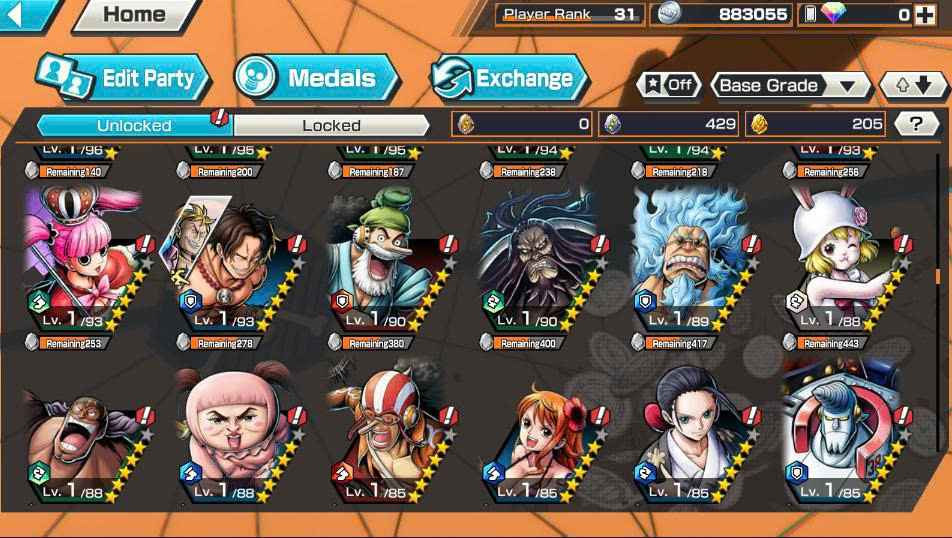Image resolution: width=952 pixels, height=538 pixels.
Task: Open the Base Grade sort dropdown
Action: click(x=790, y=85)
